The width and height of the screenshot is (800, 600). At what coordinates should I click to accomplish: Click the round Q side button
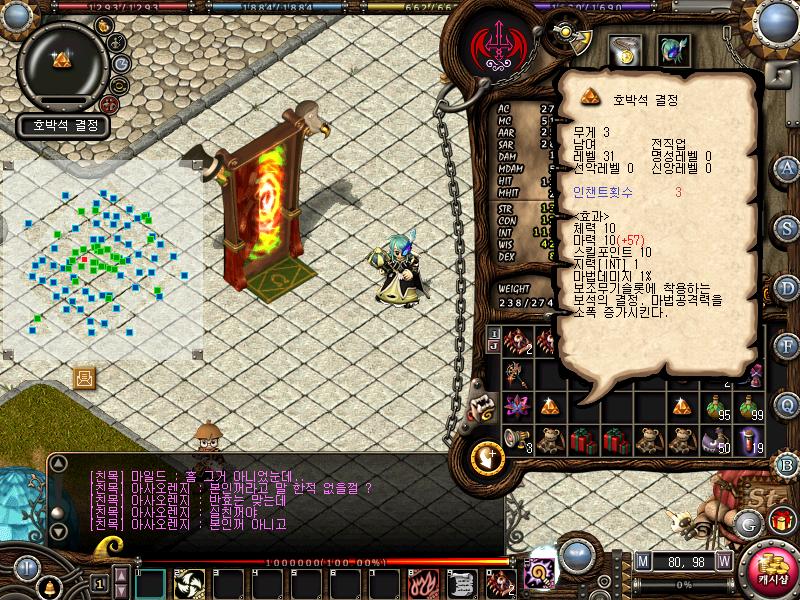pos(787,403)
